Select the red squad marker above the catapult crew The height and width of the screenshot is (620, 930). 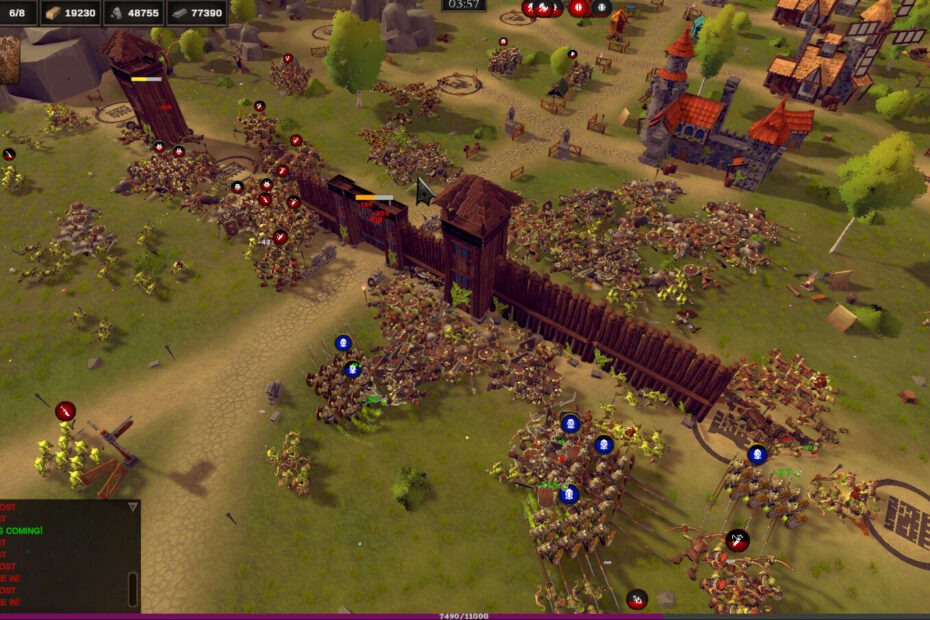coord(65,411)
